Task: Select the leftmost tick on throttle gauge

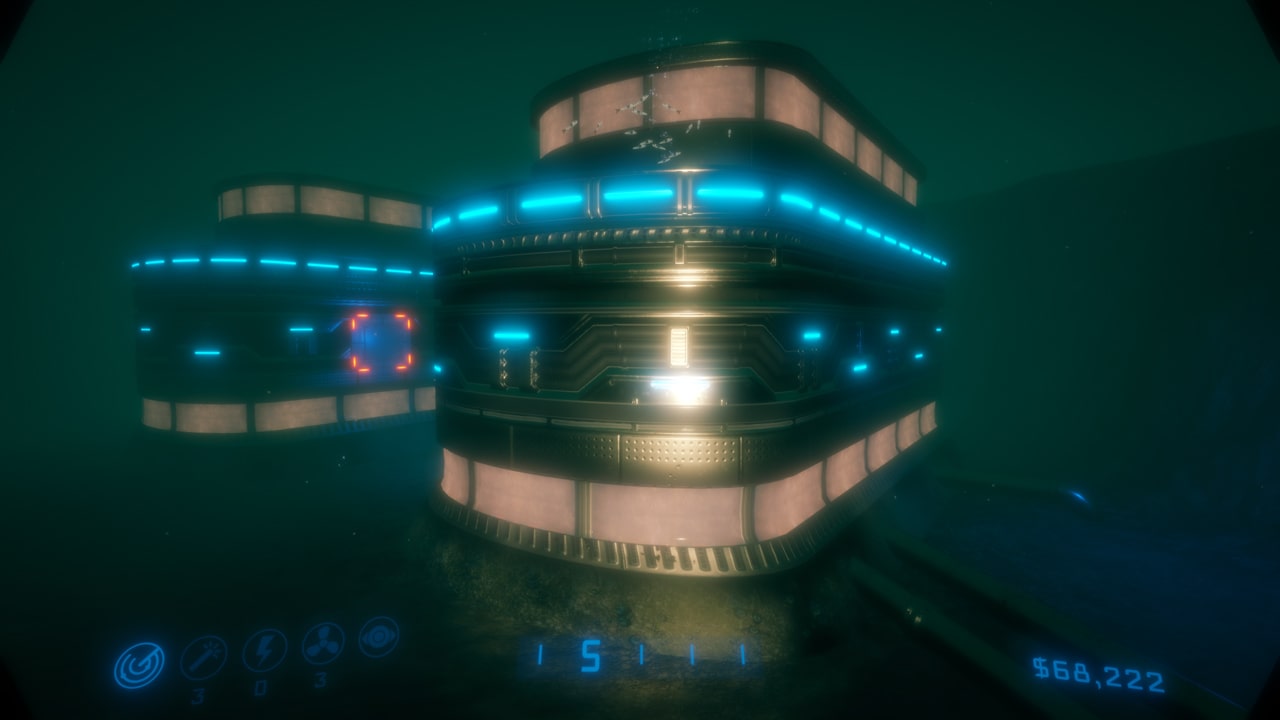Action: pos(541,655)
